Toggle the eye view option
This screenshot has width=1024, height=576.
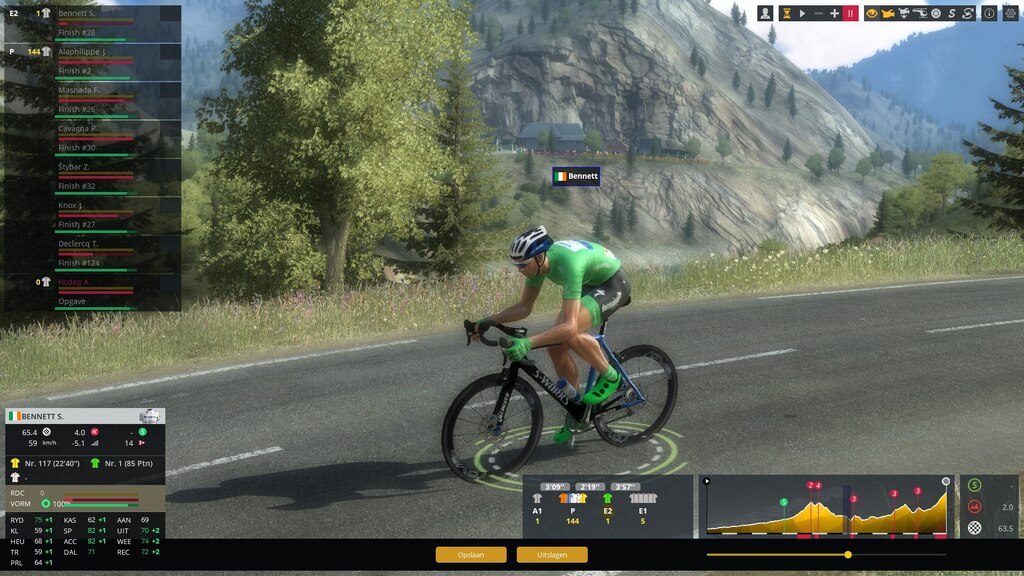[x=871, y=13]
